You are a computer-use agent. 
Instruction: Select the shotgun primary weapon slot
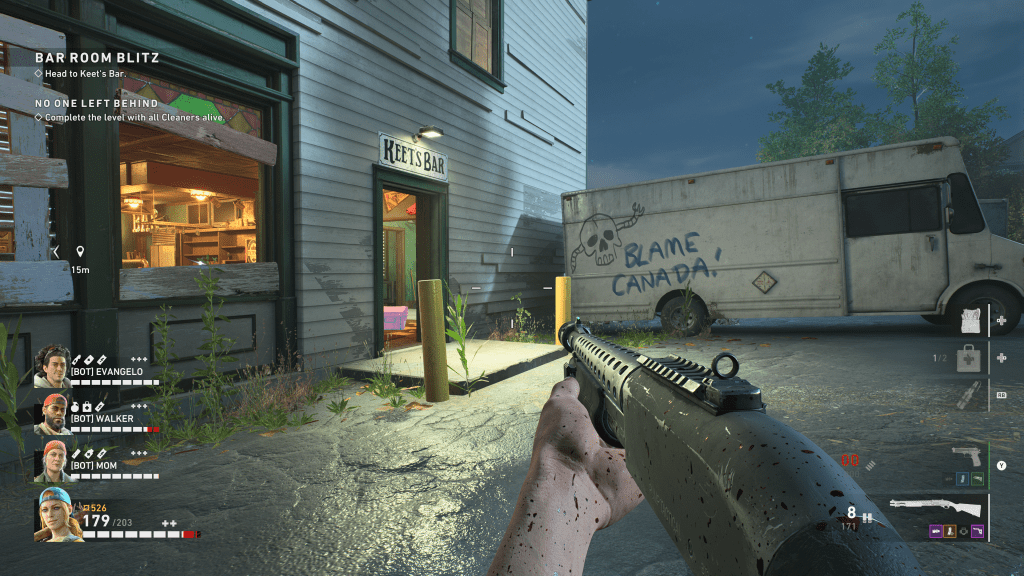click(x=936, y=506)
